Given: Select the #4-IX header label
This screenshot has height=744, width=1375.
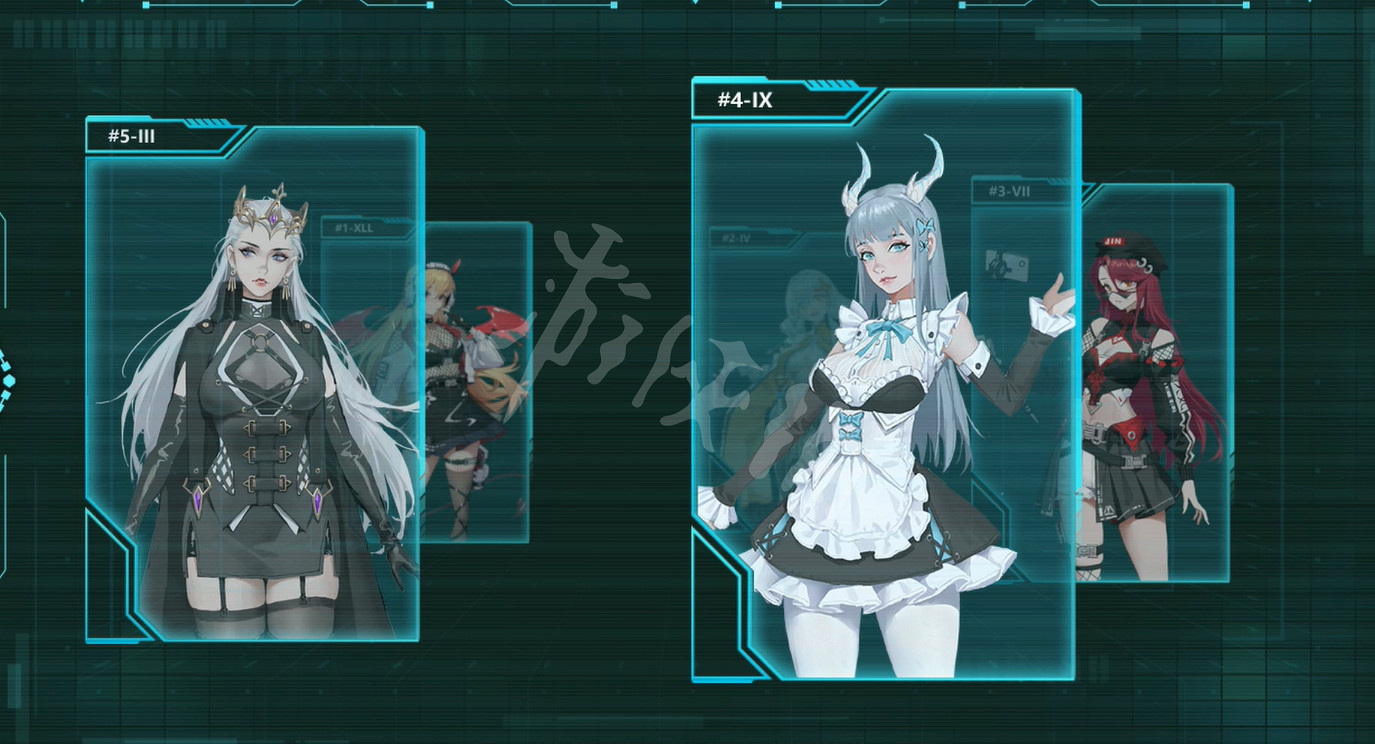Looking at the screenshot, I should (x=743, y=100).
